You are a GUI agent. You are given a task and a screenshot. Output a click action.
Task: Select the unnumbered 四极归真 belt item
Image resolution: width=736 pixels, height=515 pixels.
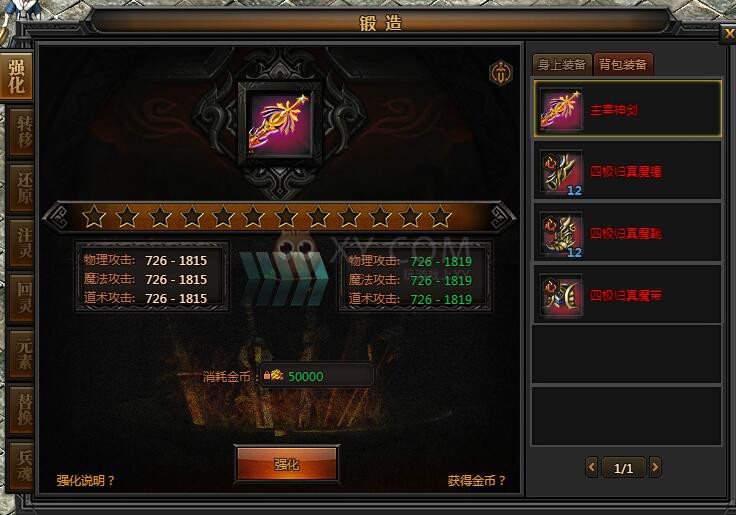[x=627, y=295]
